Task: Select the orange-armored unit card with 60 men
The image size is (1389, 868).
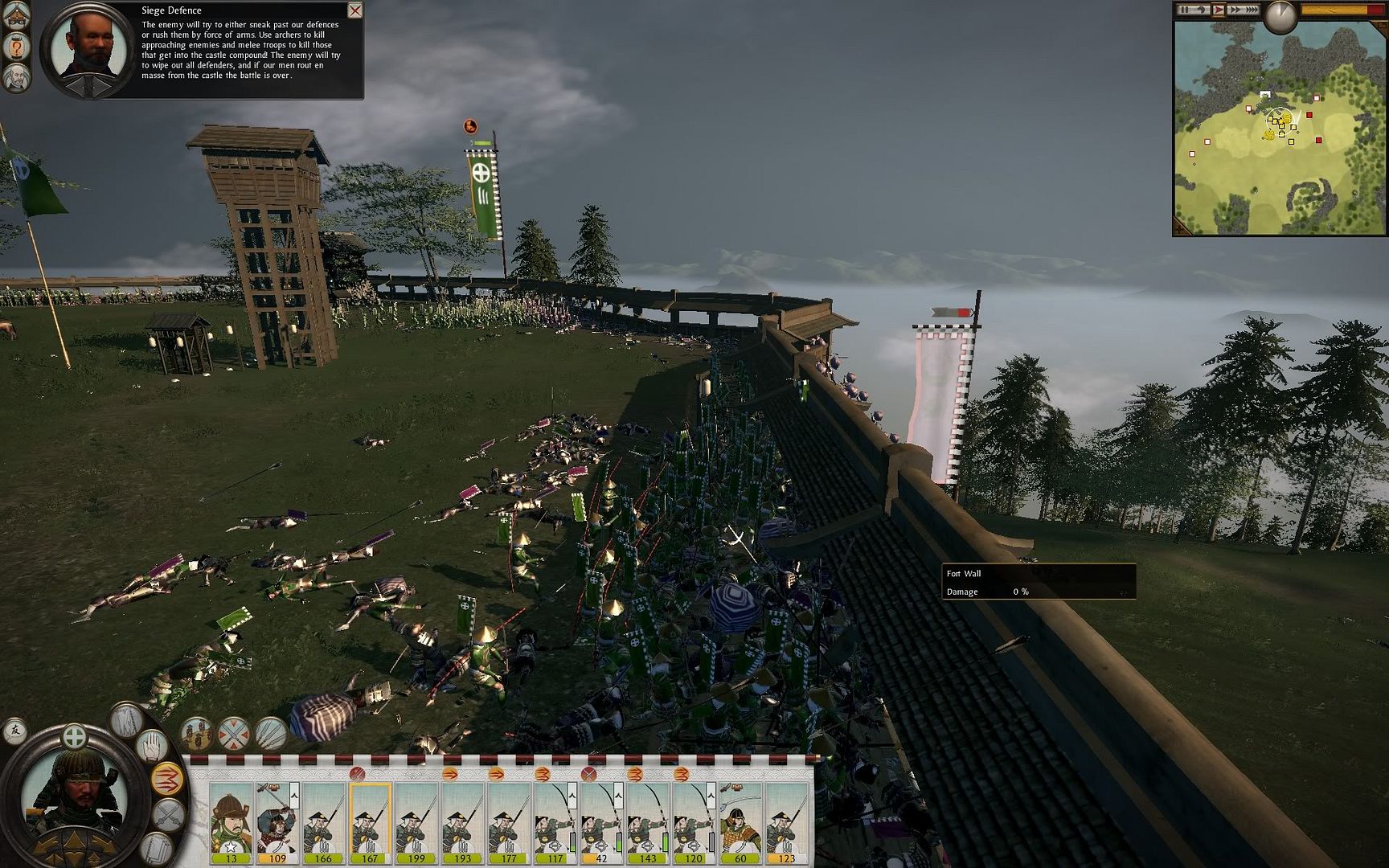Action: click(x=740, y=821)
